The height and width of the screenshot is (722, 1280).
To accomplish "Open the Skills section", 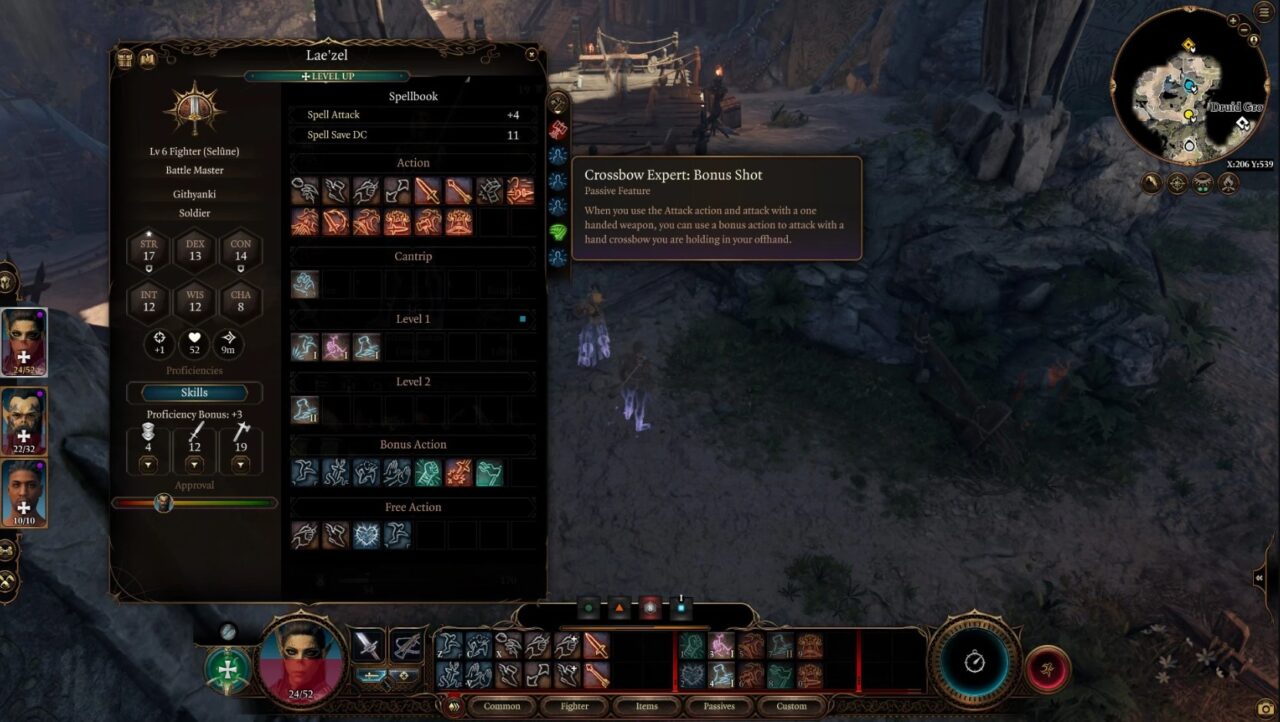I will tap(194, 392).
